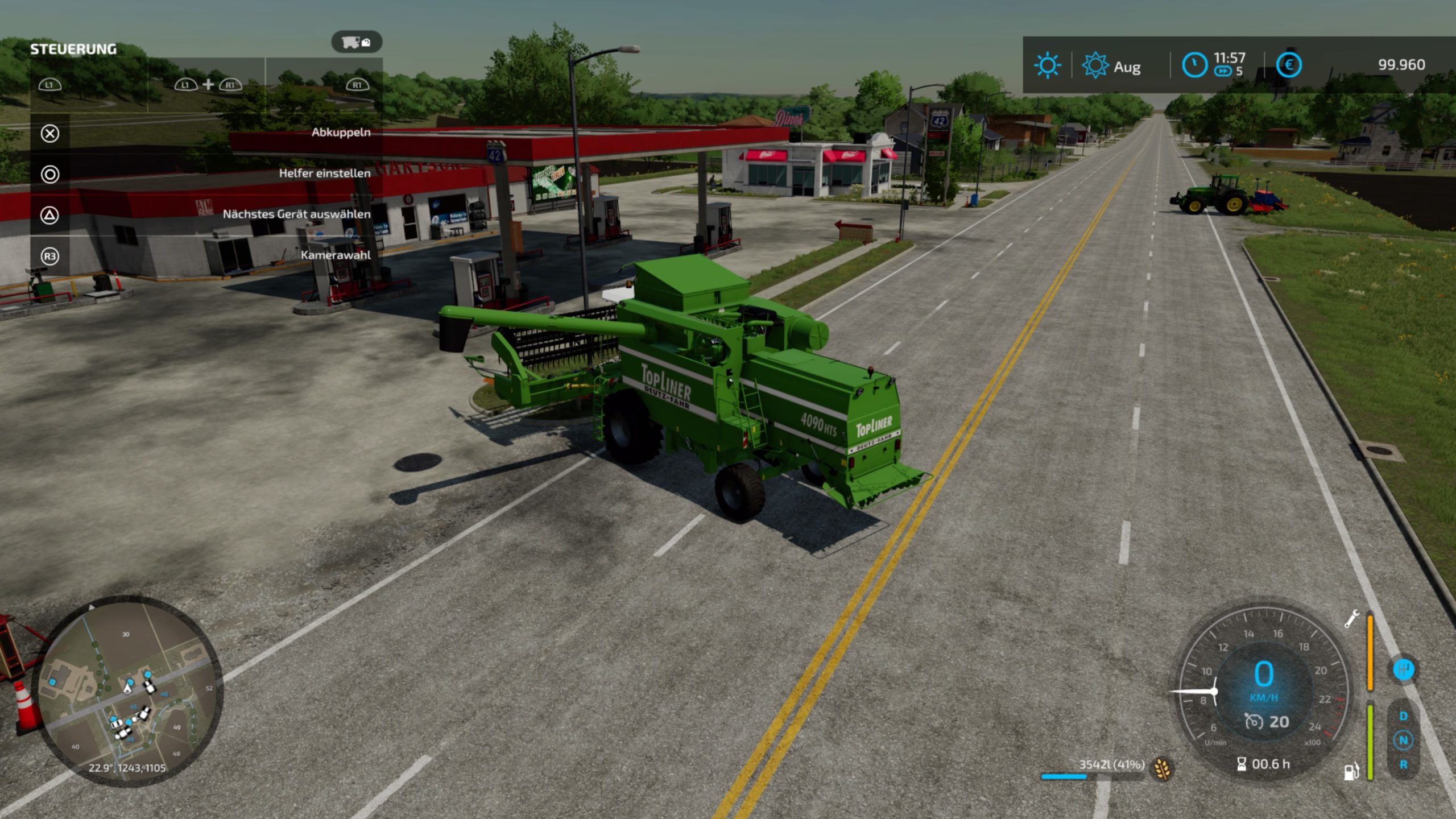The image size is (1456, 819).
Task: Select Nächstes Gerät auswählen entry
Action: tap(296, 214)
